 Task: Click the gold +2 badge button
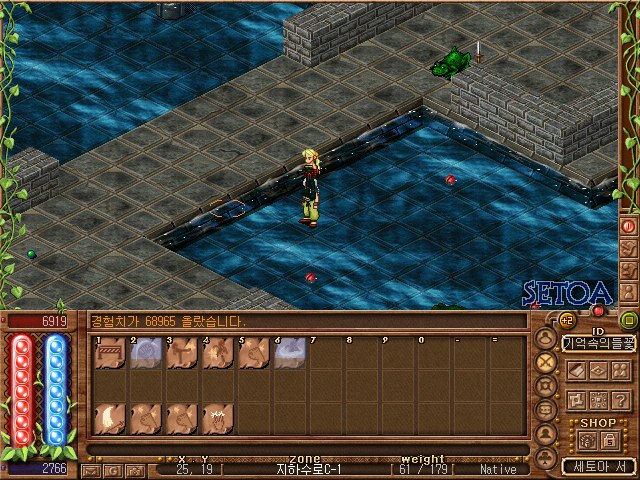pos(565,320)
